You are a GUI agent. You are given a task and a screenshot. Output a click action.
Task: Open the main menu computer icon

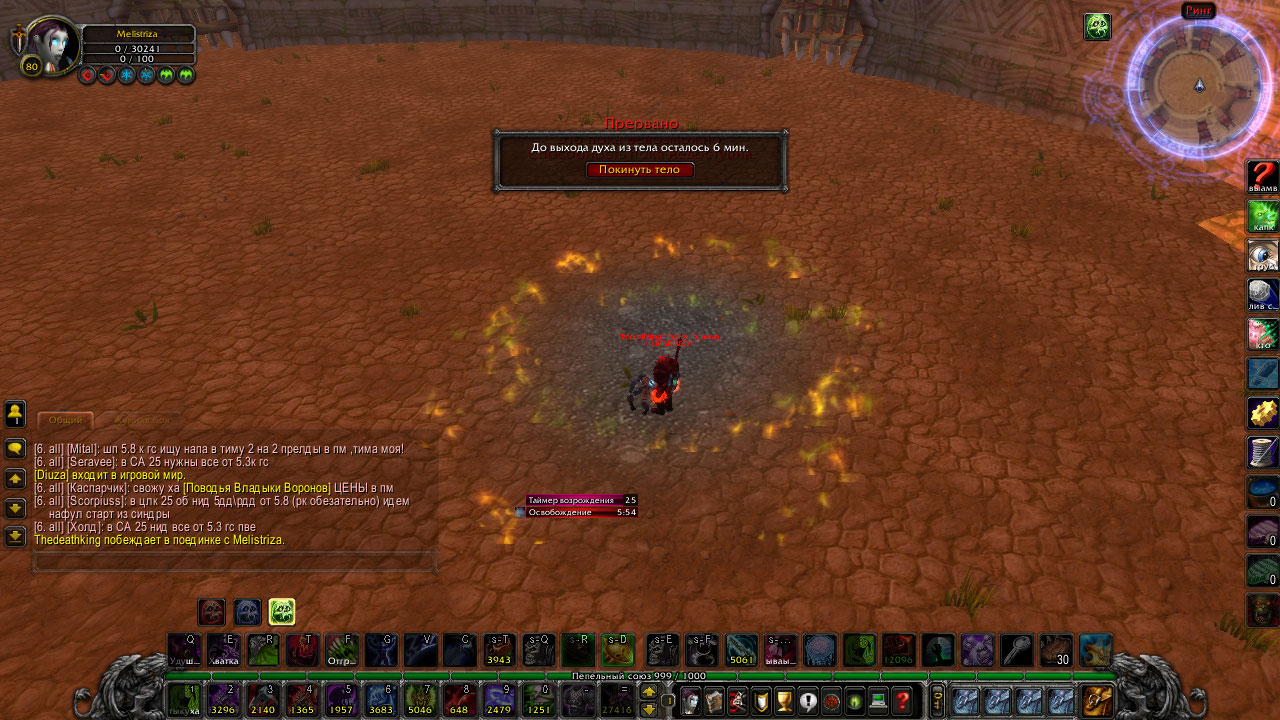pyautogui.click(x=879, y=702)
